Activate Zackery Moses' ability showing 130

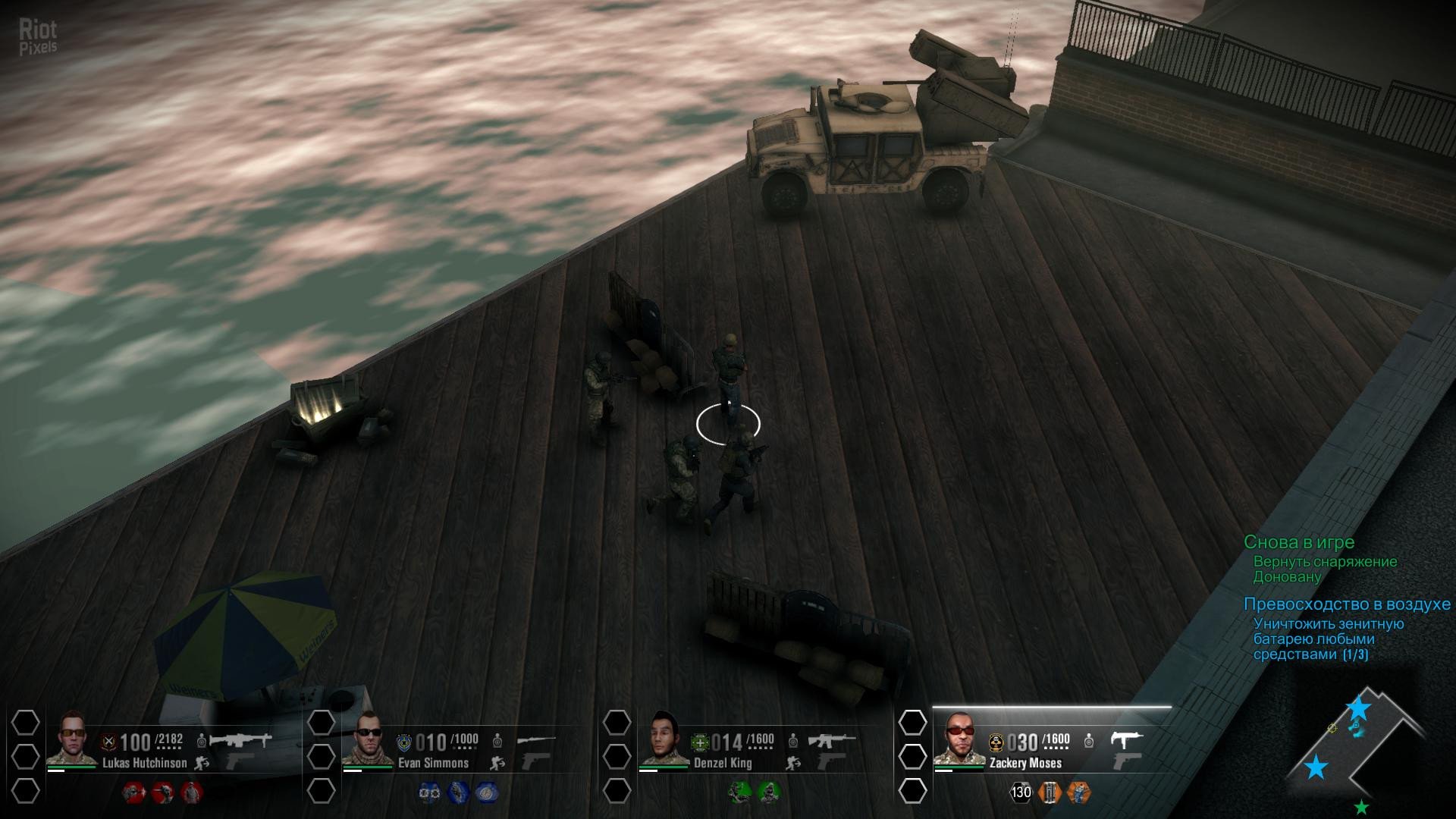tap(1021, 792)
